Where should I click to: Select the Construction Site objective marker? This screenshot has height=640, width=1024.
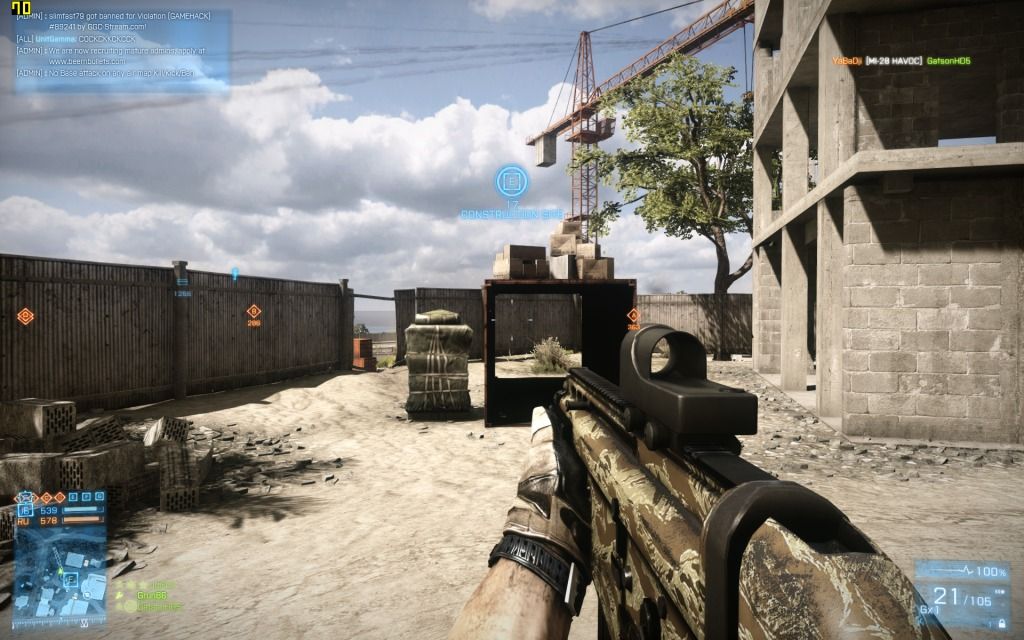[511, 182]
